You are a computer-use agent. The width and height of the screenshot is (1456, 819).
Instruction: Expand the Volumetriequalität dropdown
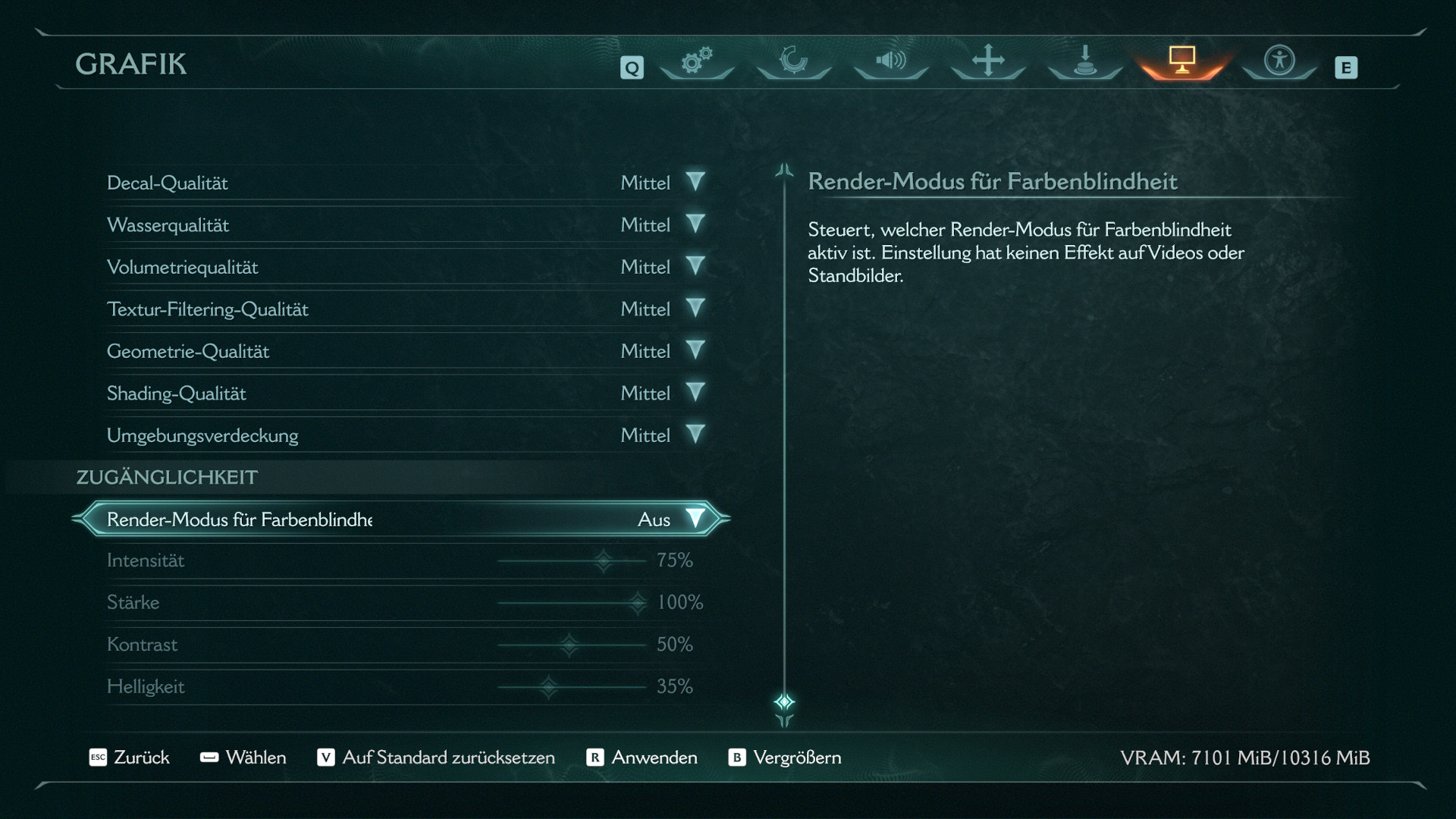coord(695,266)
